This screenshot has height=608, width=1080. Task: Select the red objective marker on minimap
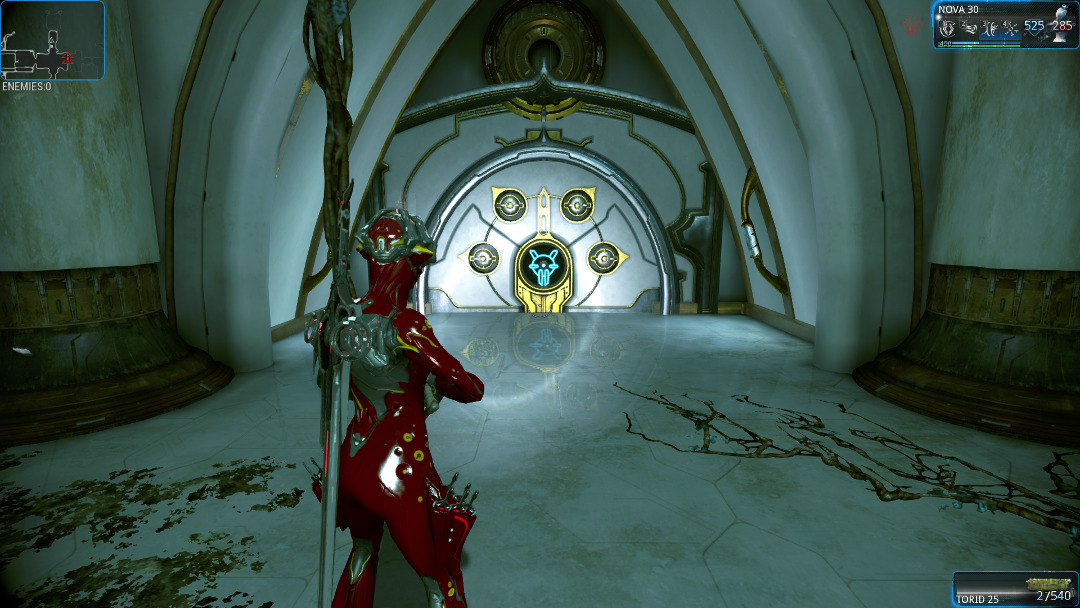(68, 59)
